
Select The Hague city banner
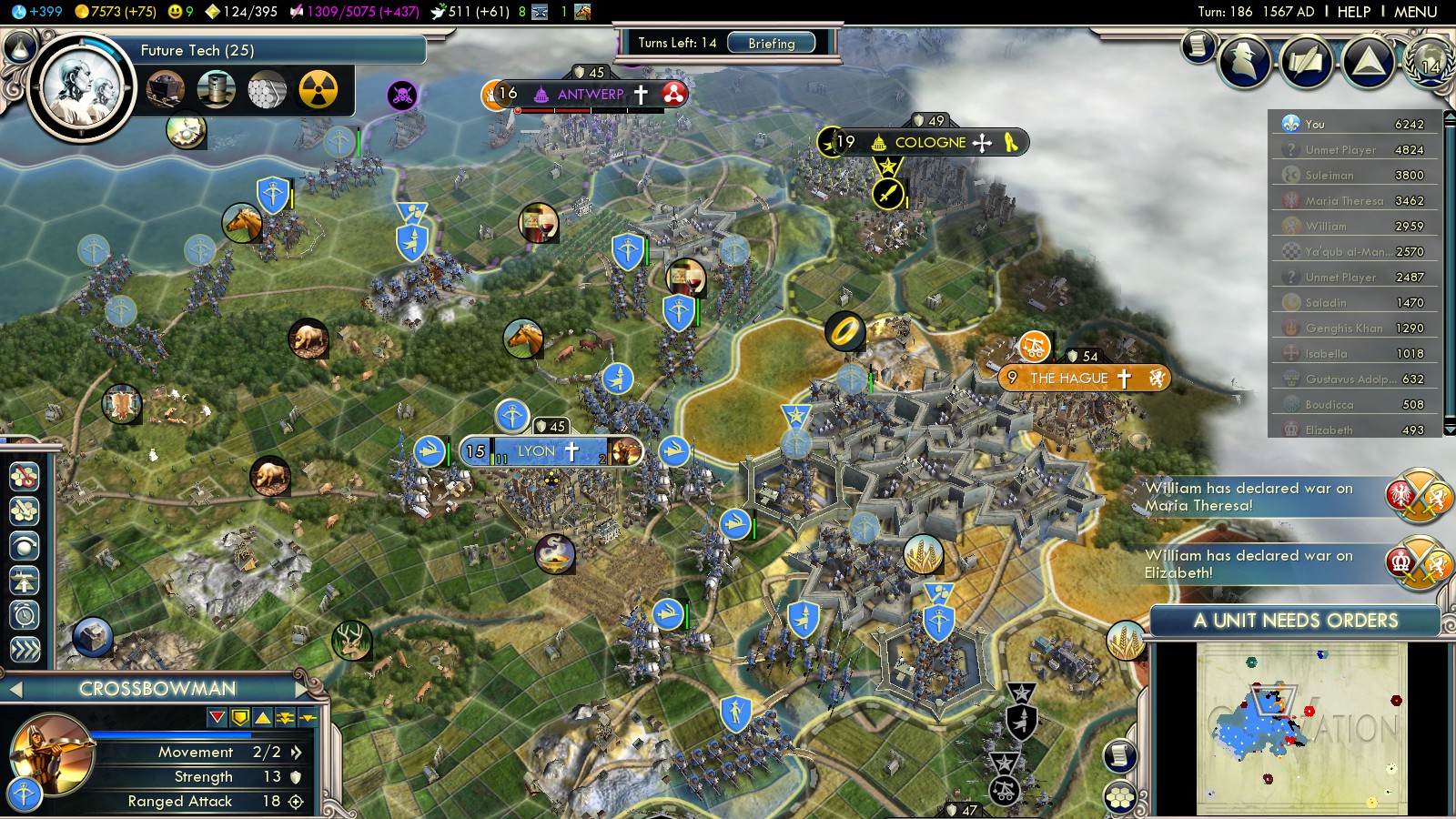1069,379
